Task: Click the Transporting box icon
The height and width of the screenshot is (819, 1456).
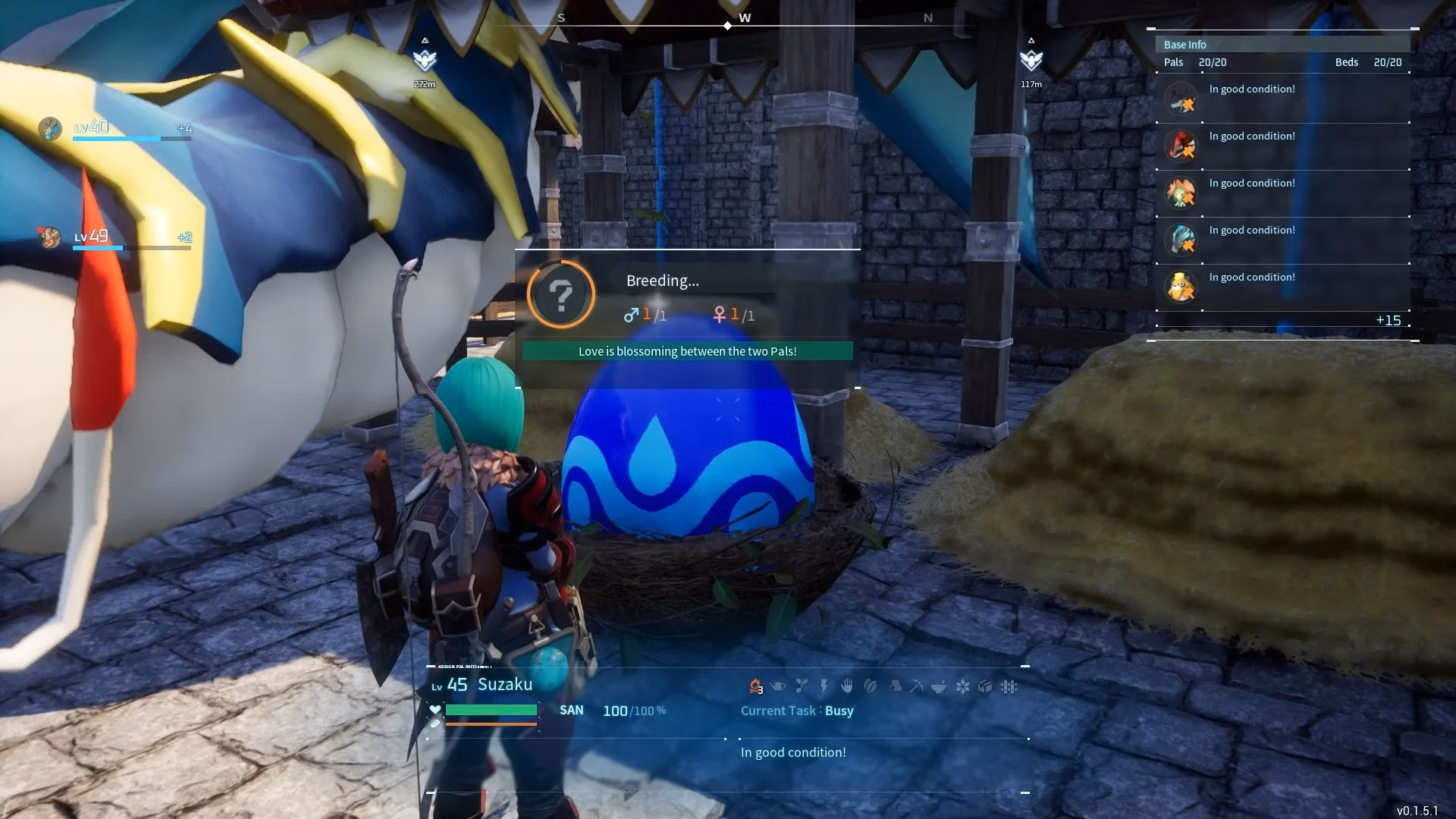Action: [985, 686]
